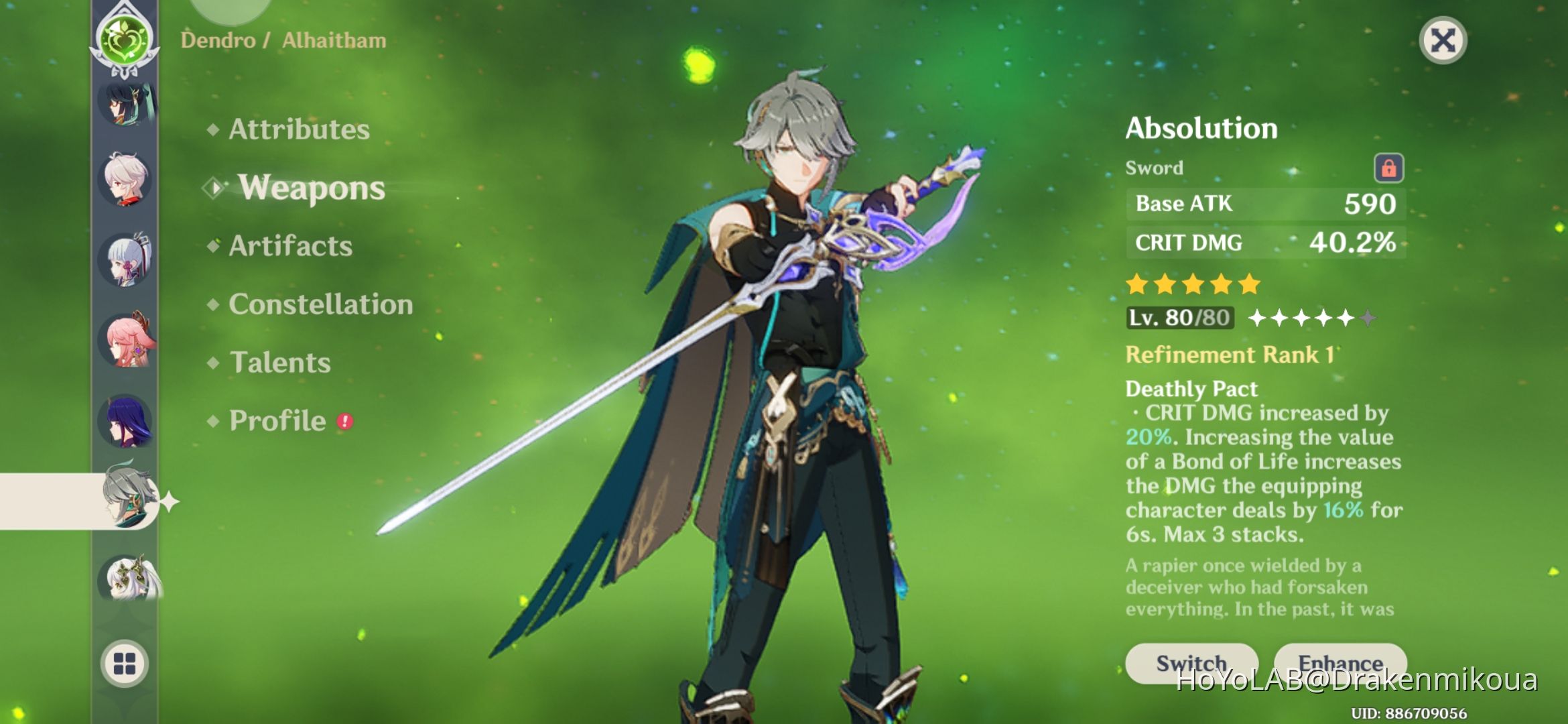Open the party grid icon below the portraits
Screen dimensions: 1568x724
[x=125, y=664]
